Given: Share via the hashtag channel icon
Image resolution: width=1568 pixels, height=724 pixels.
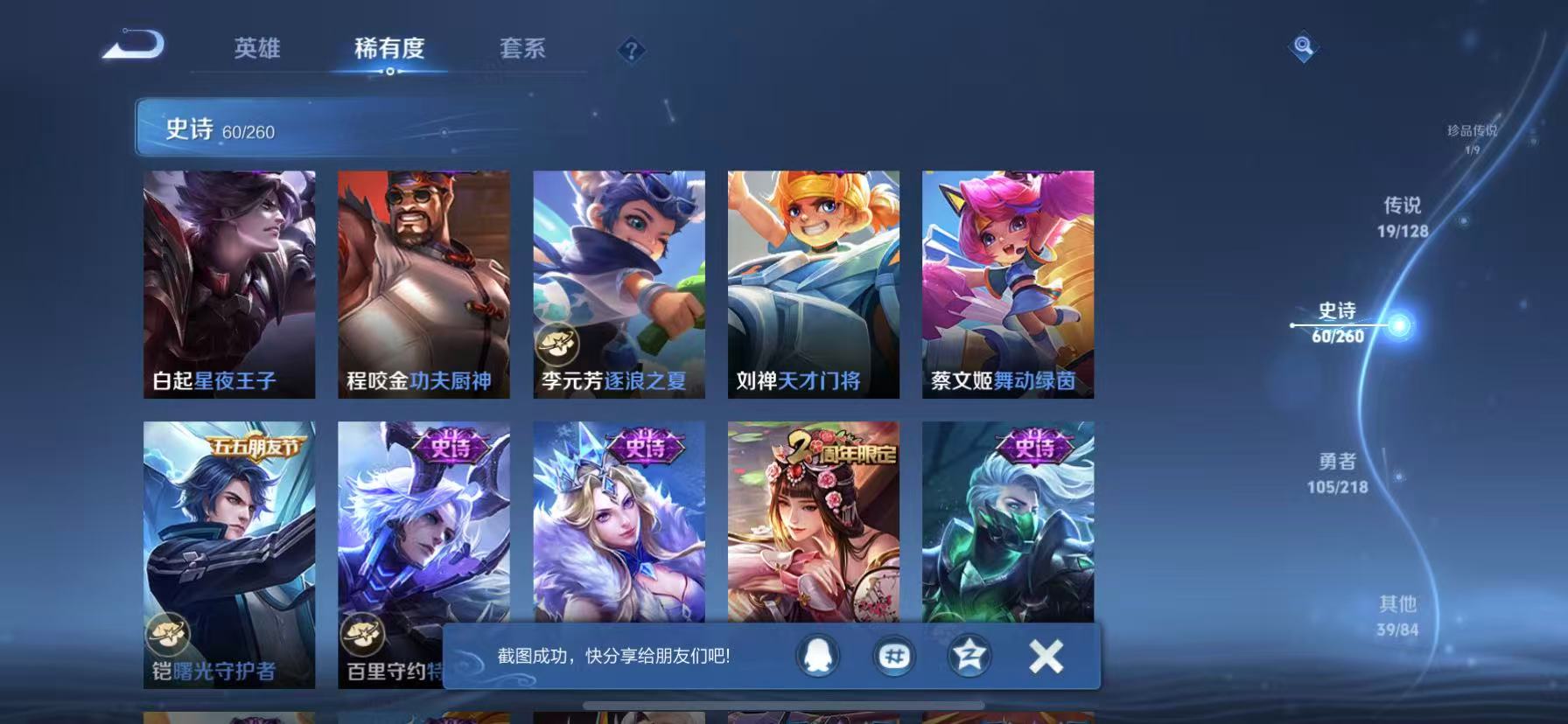Looking at the screenshot, I should click(895, 656).
